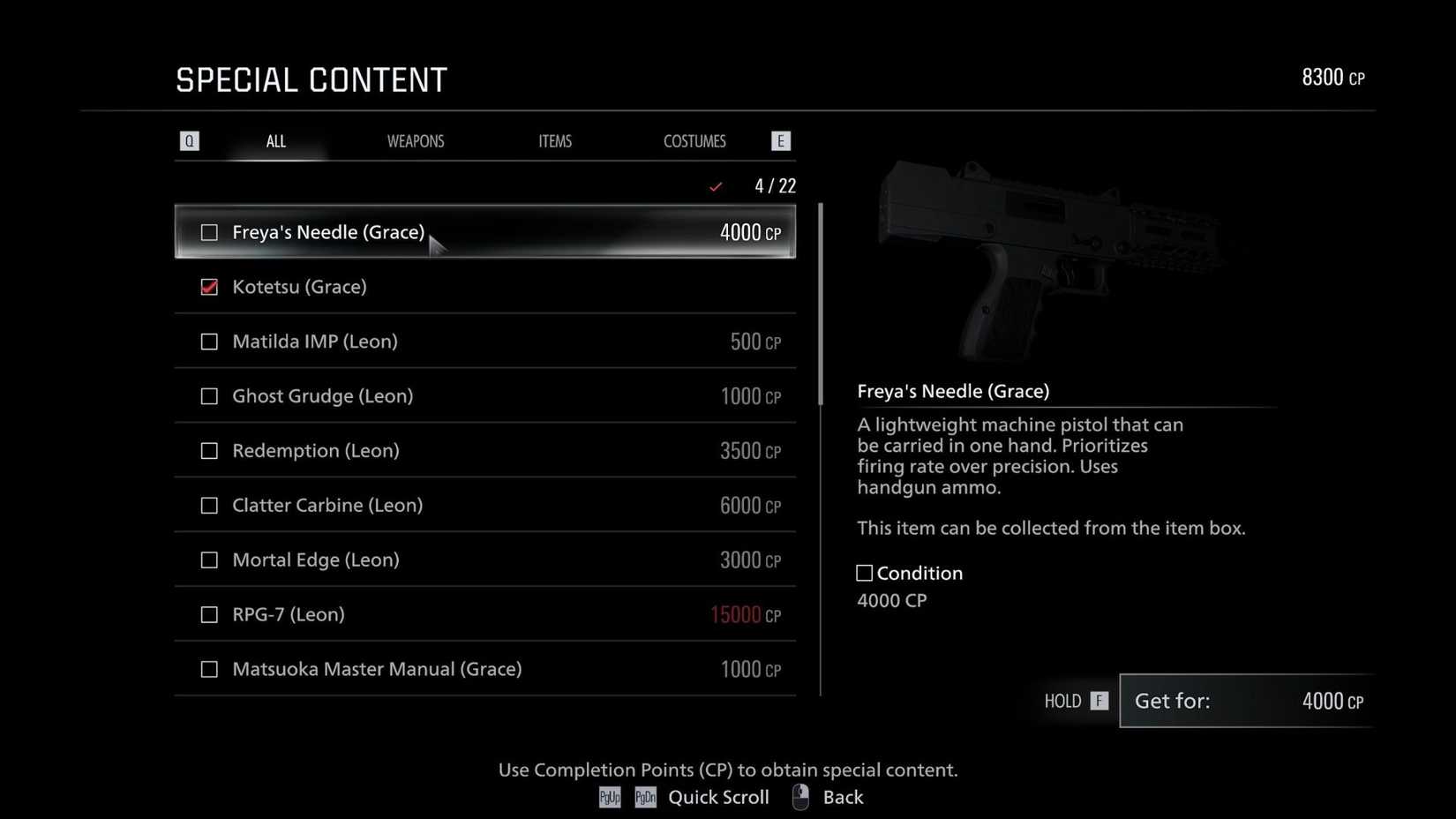The height and width of the screenshot is (819, 1456).
Task: Check the Matilda IMP (Leon) checkbox
Action: (209, 342)
